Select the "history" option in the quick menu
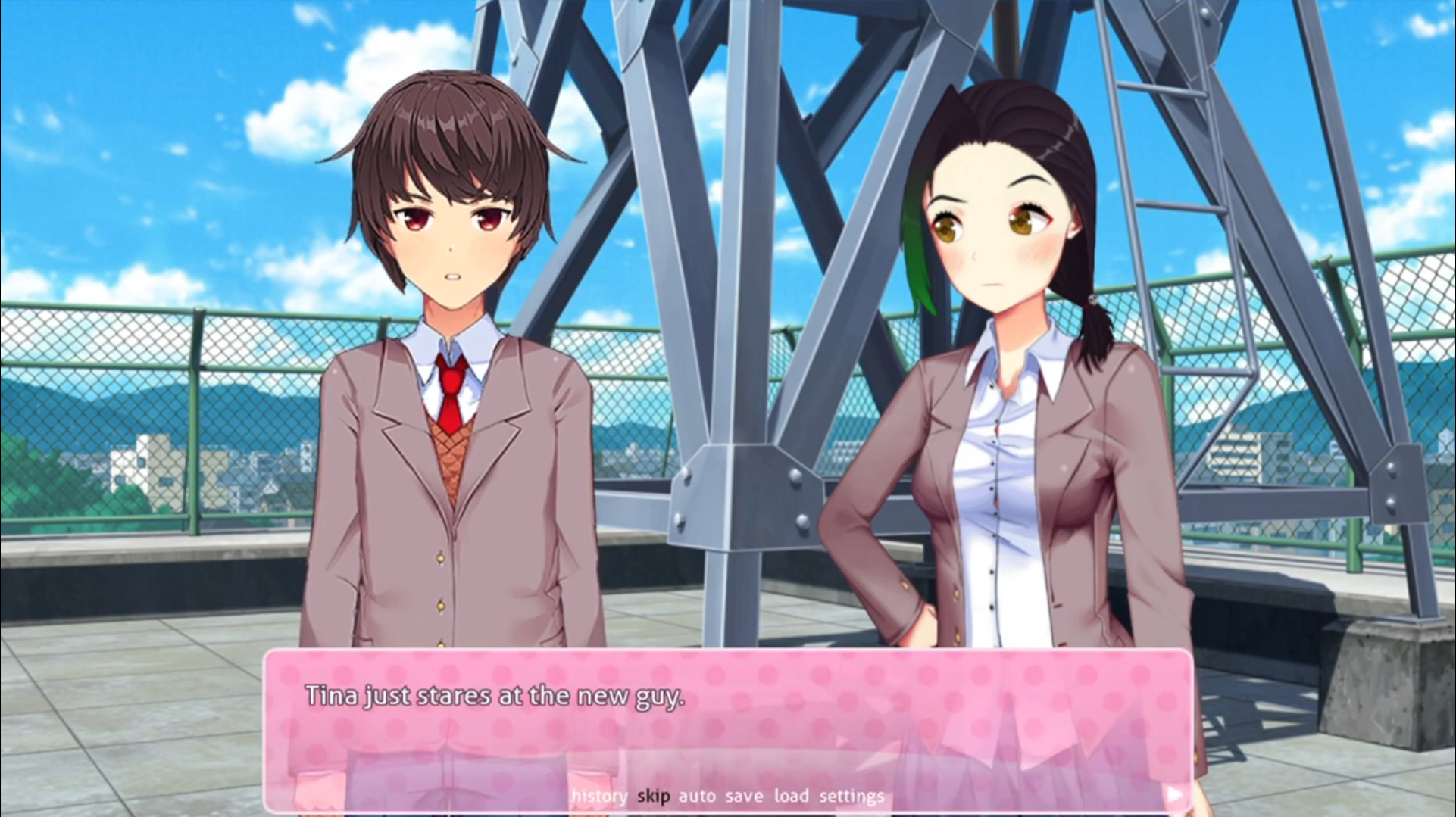 600,796
